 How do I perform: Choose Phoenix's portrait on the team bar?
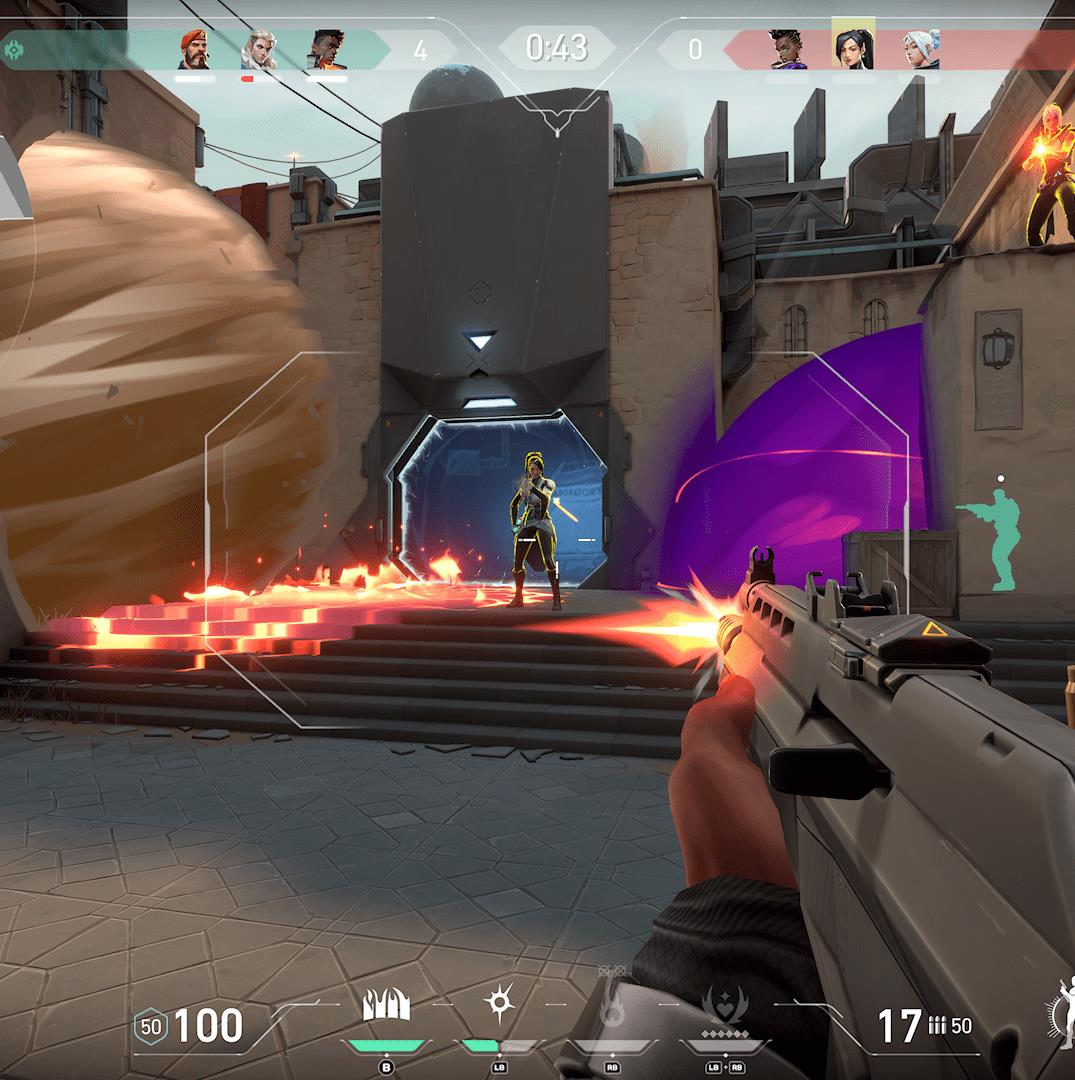click(326, 49)
